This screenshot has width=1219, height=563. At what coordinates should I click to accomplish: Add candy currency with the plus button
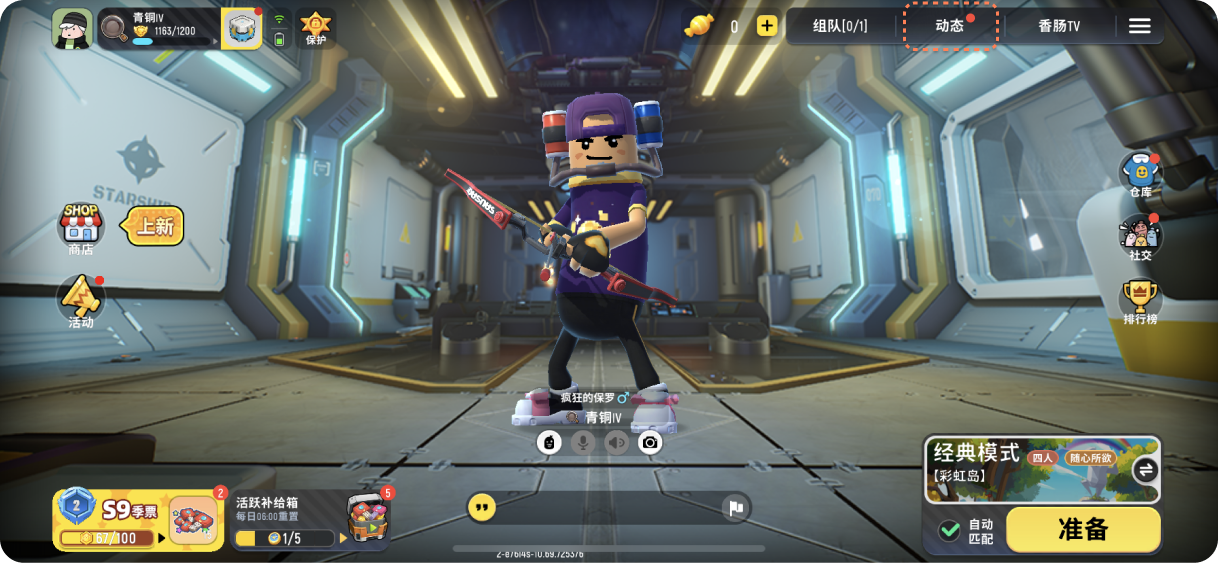click(x=767, y=26)
